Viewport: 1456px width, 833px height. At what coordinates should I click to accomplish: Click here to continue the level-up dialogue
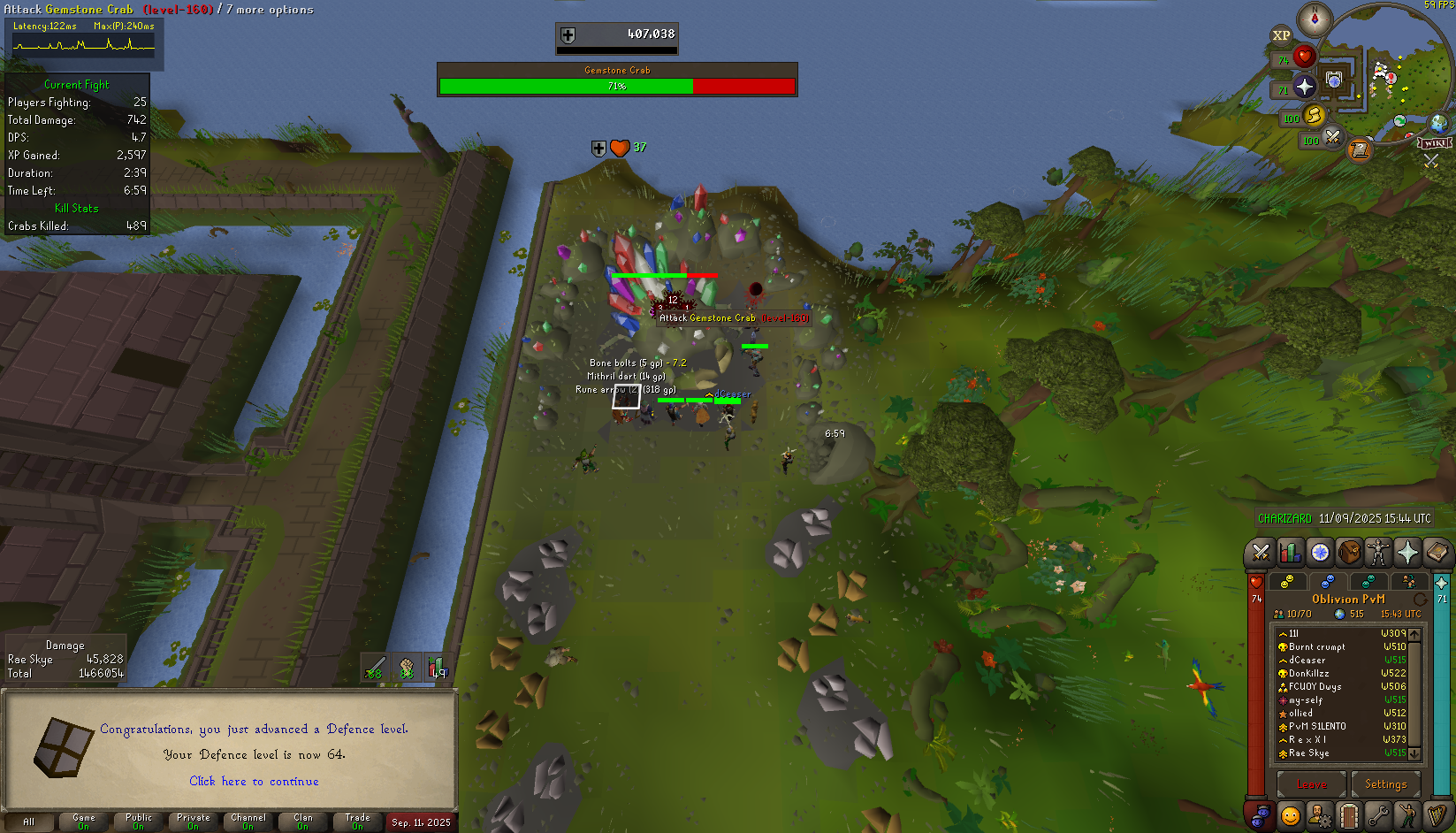pyautogui.click(x=254, y=782)
